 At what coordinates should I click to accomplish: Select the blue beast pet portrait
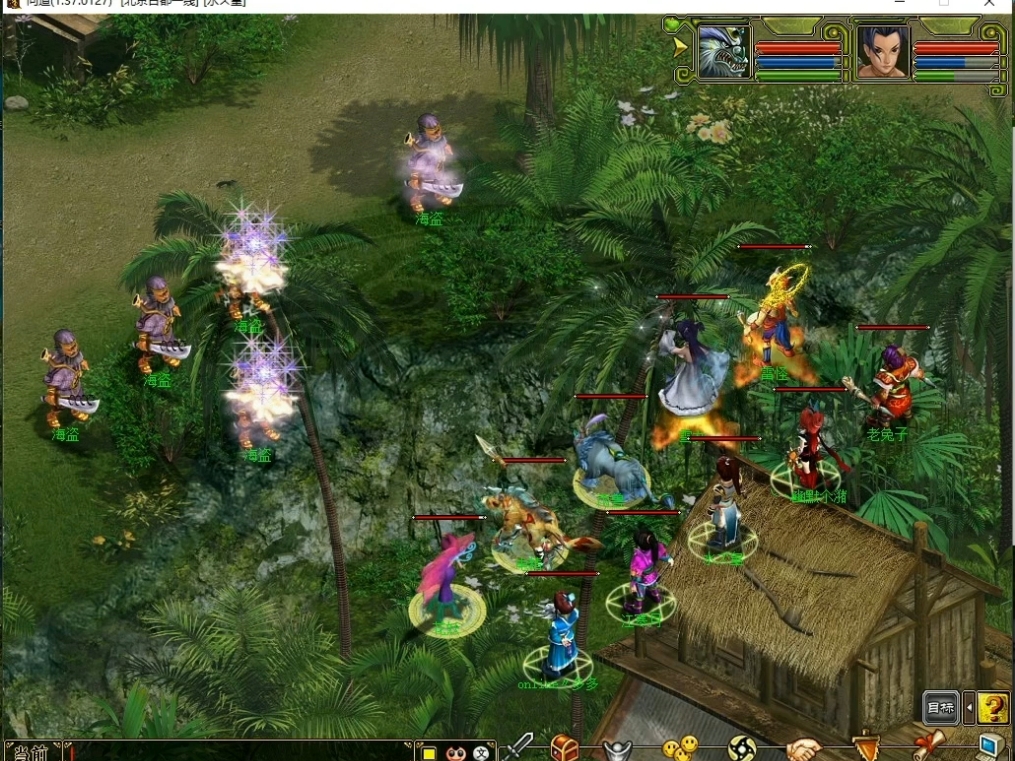click(x=724, y=52)
